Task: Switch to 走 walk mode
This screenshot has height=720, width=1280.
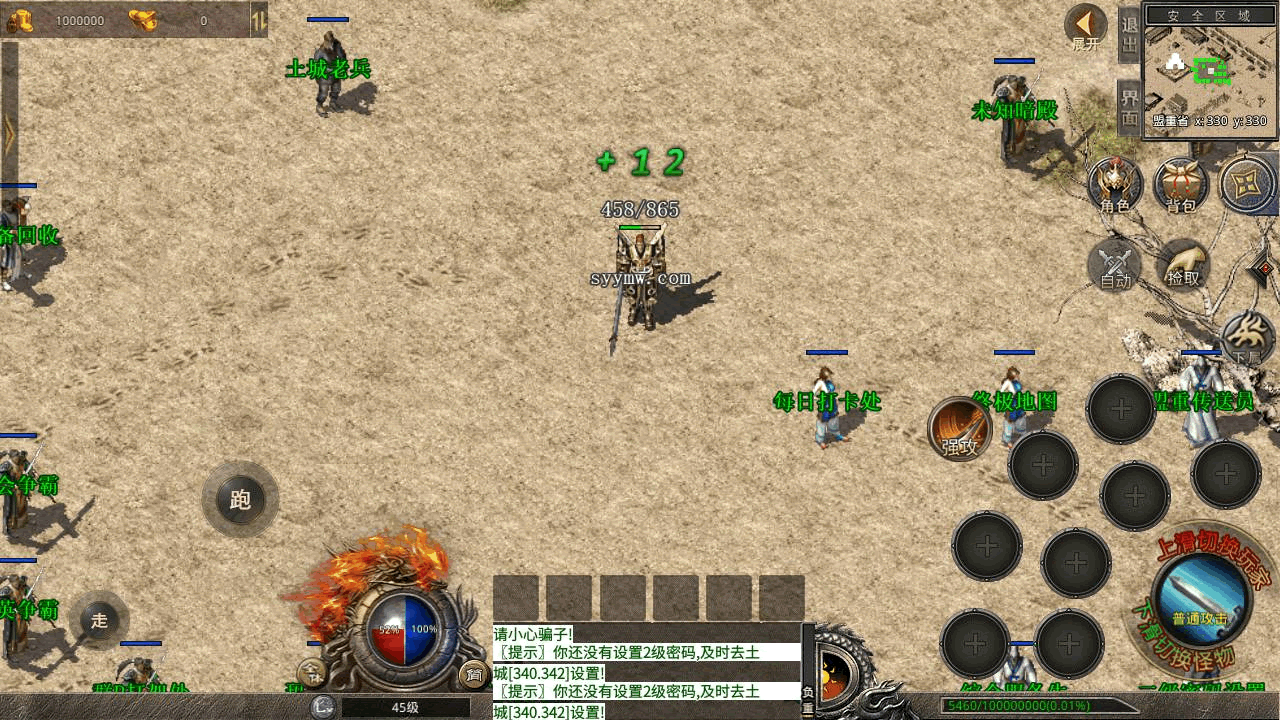Action: [x=99, y=620]
